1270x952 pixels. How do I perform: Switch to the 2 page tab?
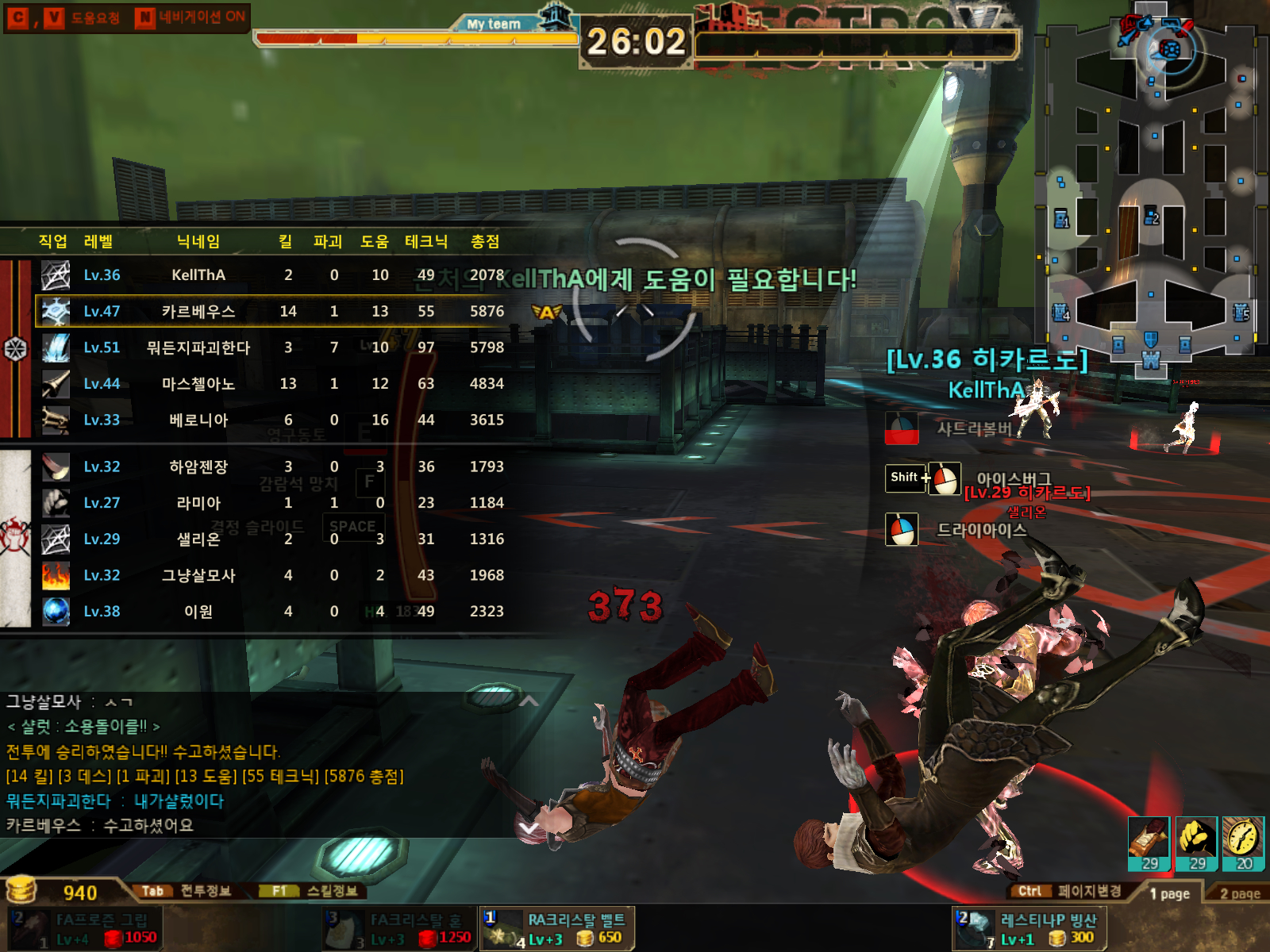tap(1239, 893)
